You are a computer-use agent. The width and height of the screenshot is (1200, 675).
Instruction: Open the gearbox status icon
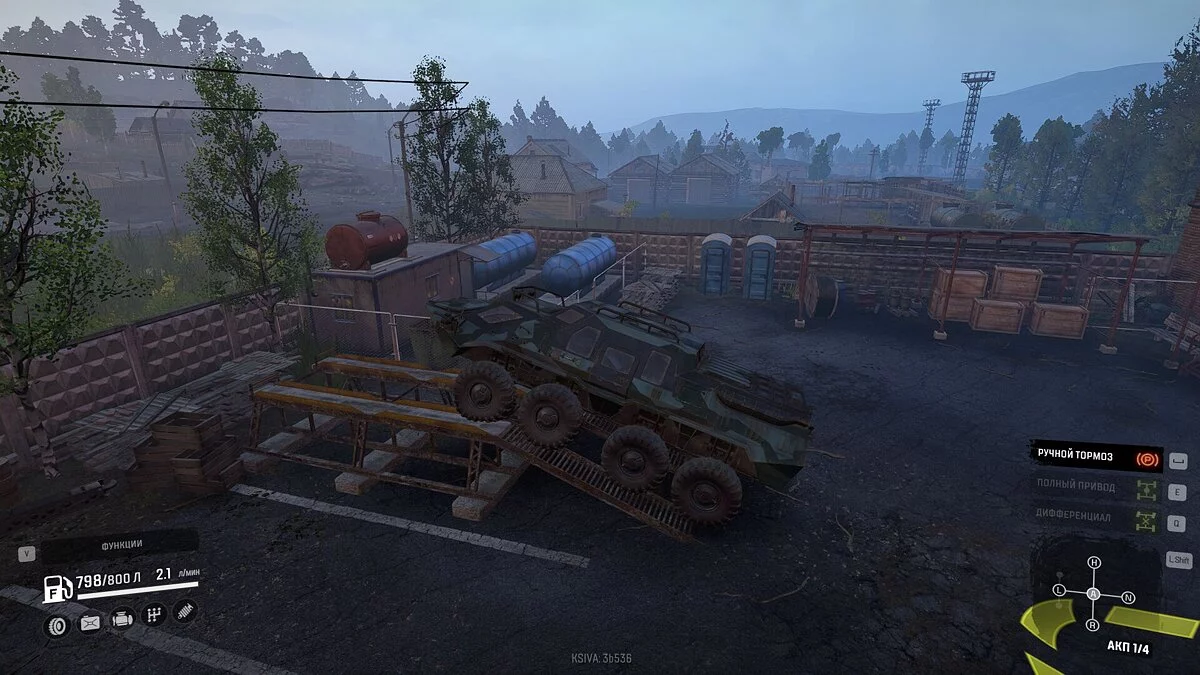(x=154, y=614)
